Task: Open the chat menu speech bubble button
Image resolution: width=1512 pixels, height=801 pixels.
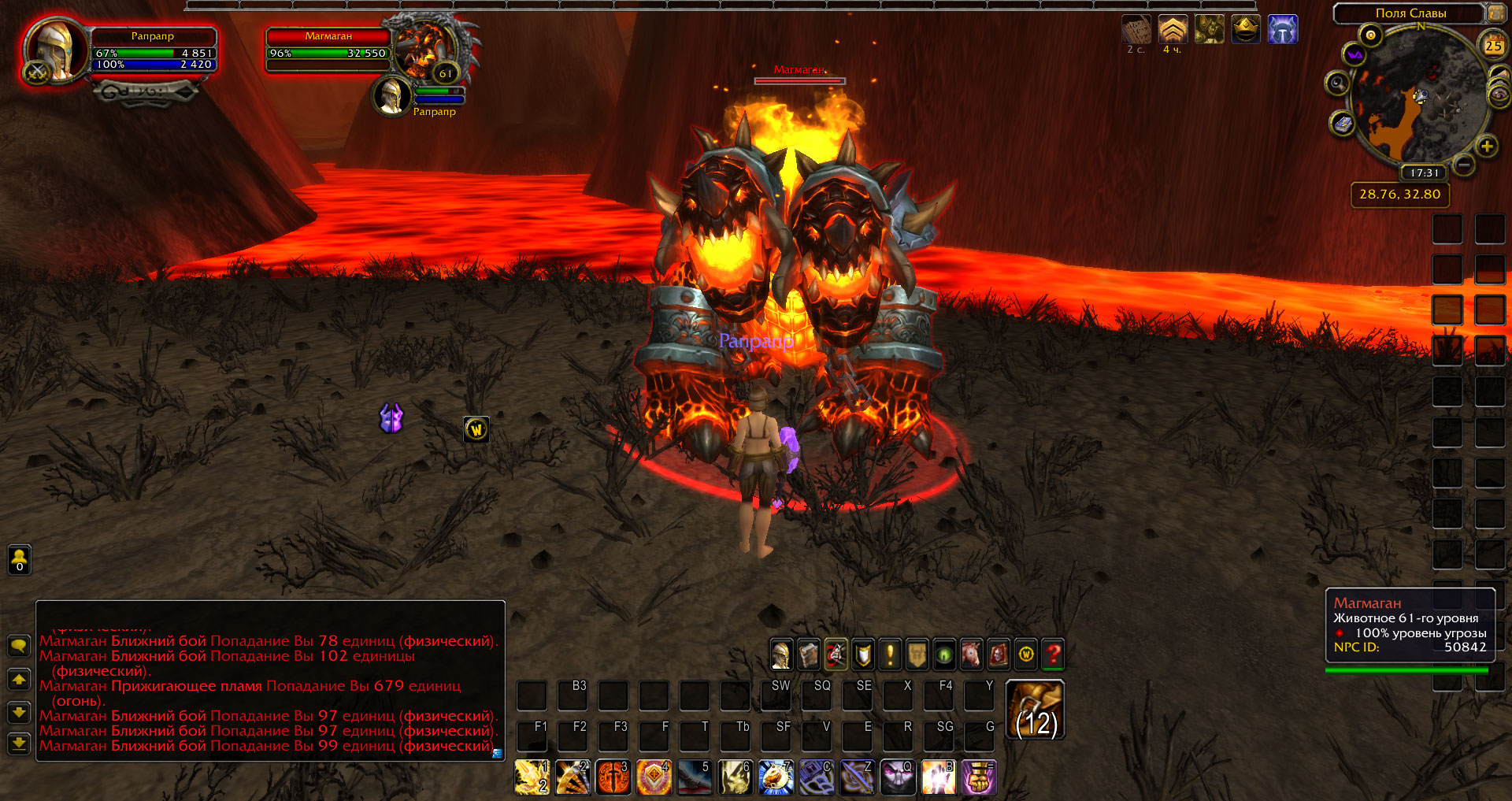Action: [x=19, y=646]
